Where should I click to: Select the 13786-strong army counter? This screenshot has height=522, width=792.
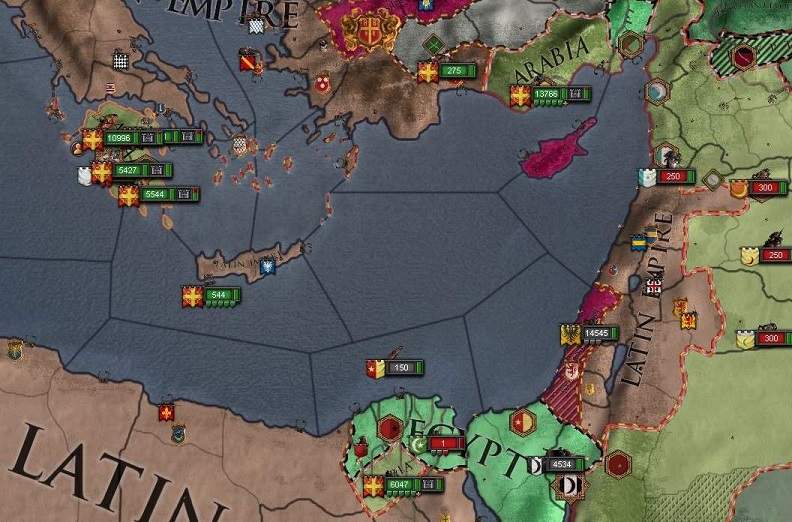pos(546,94)
